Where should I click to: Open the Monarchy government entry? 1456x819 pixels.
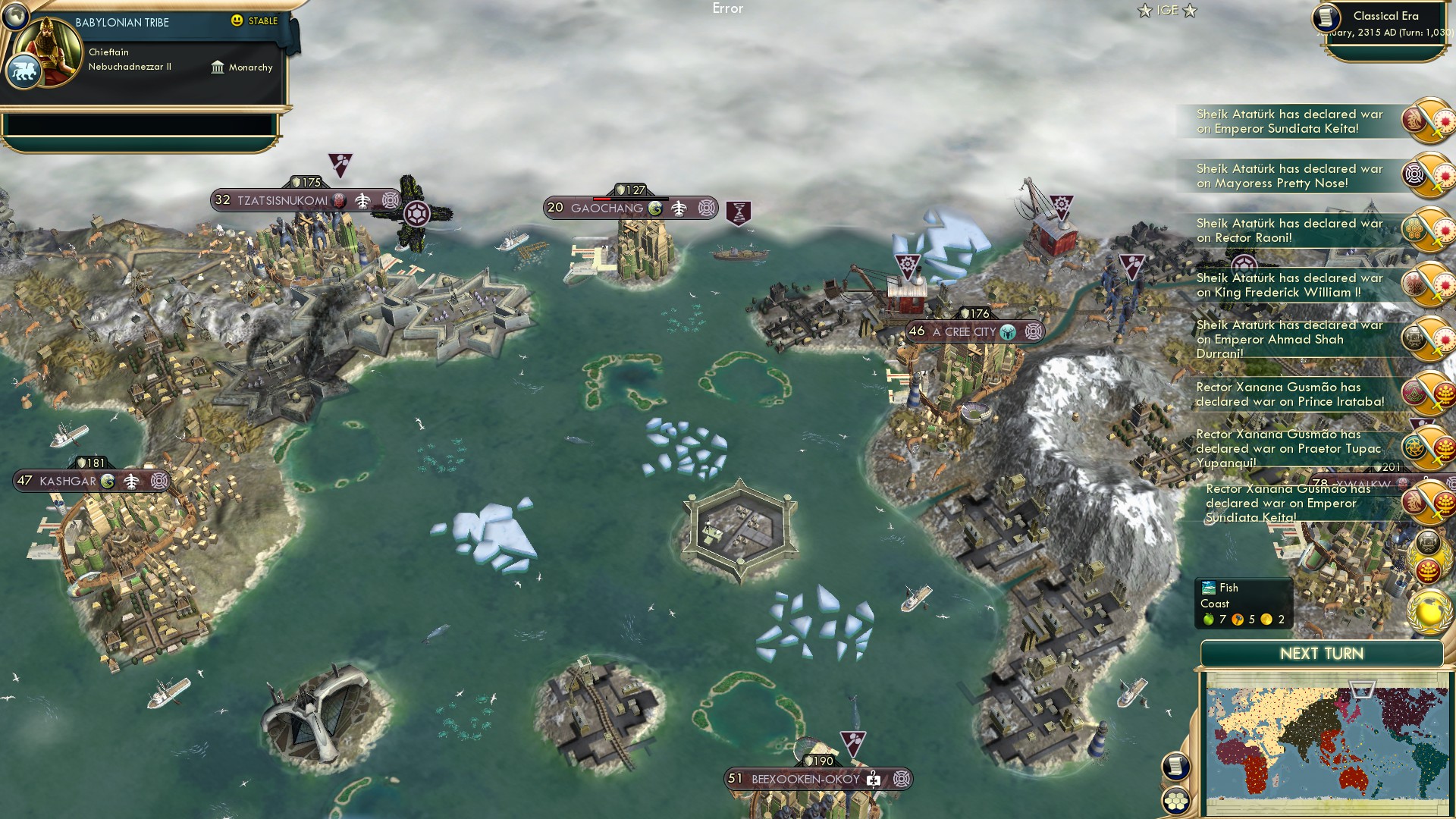243,67
